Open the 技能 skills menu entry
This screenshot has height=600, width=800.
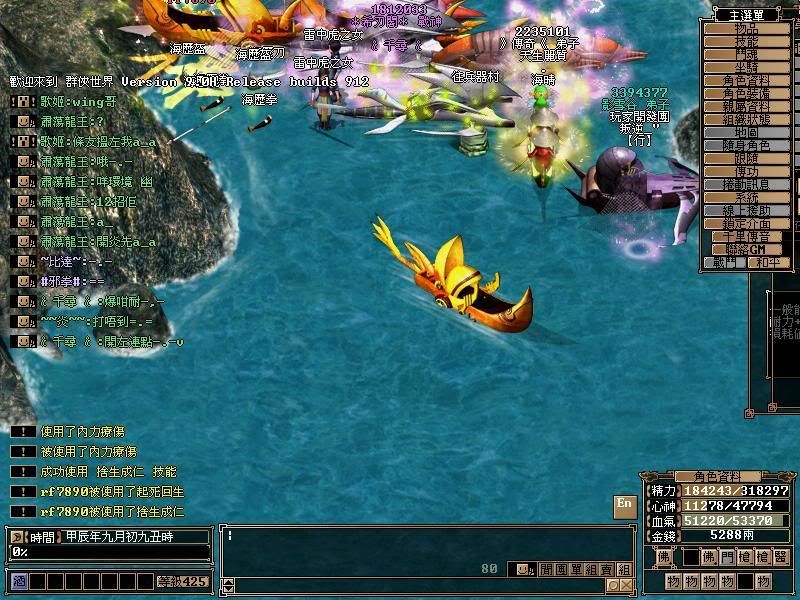click(746, 42)
